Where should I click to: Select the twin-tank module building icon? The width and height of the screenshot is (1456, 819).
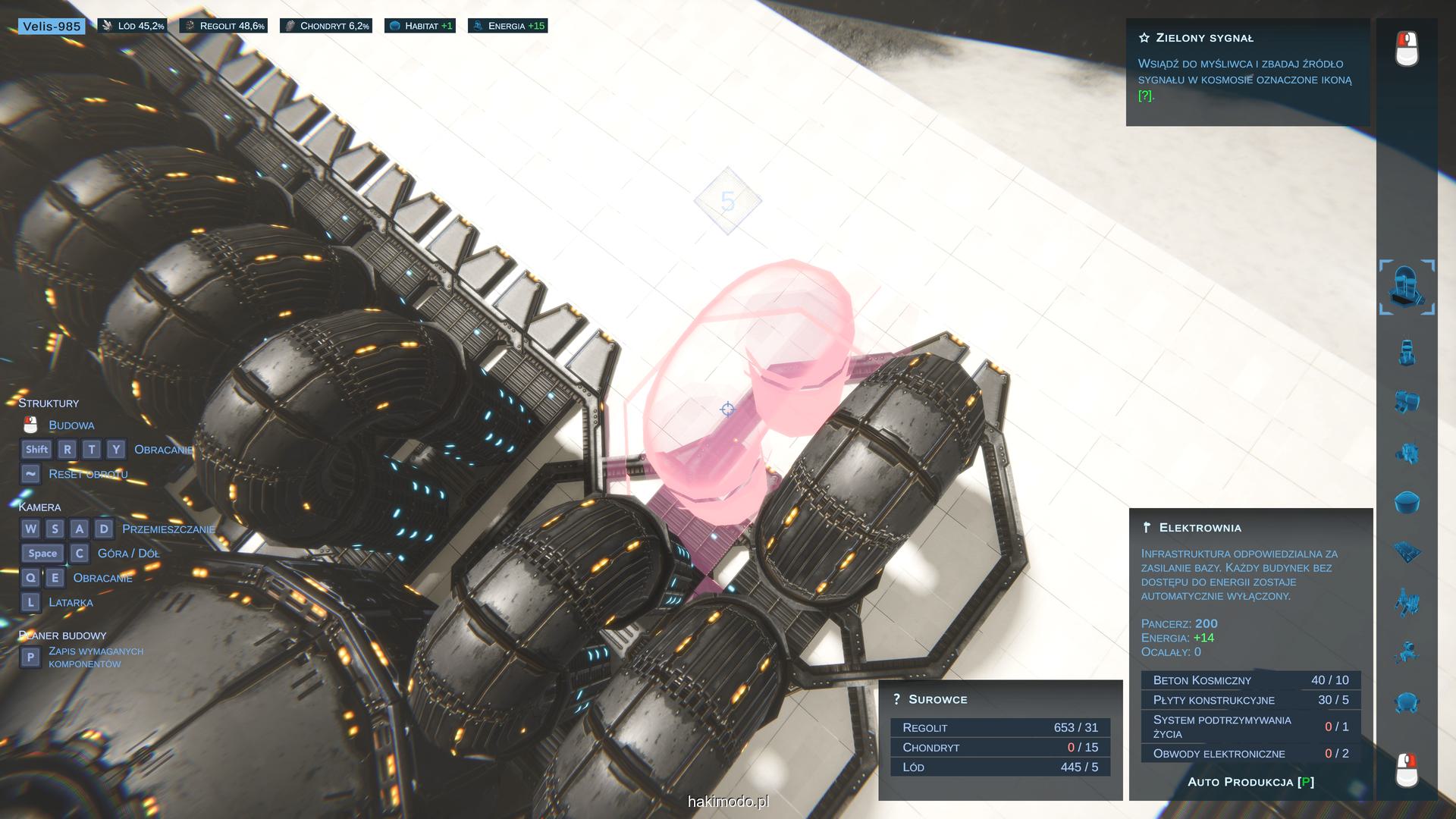pyautogui.click(x=1407, y=402)
